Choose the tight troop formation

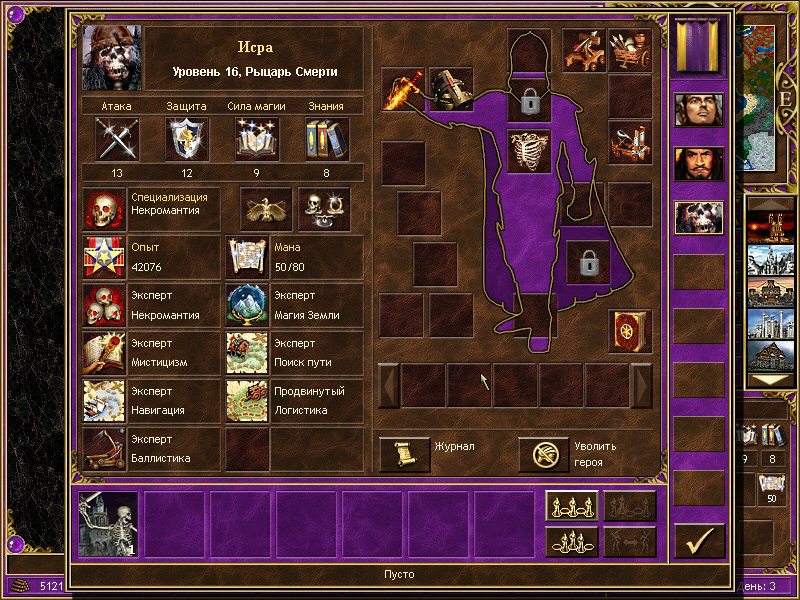click(572, 541)
